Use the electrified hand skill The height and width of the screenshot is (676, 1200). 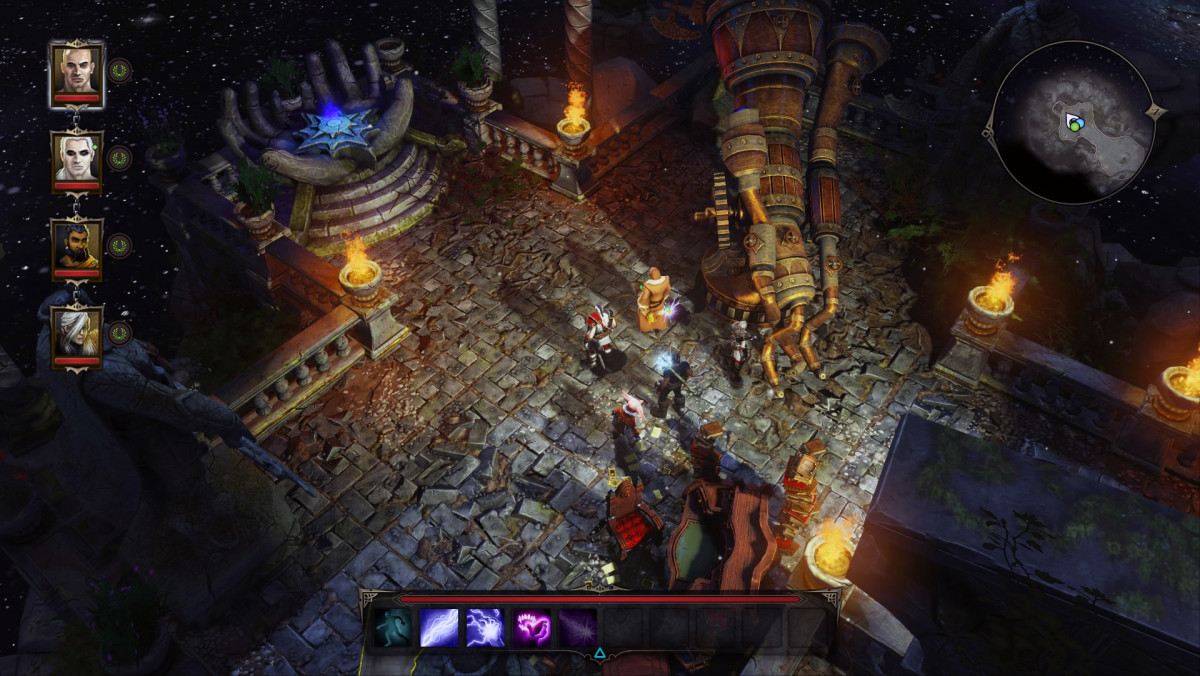tap(485, 628)
